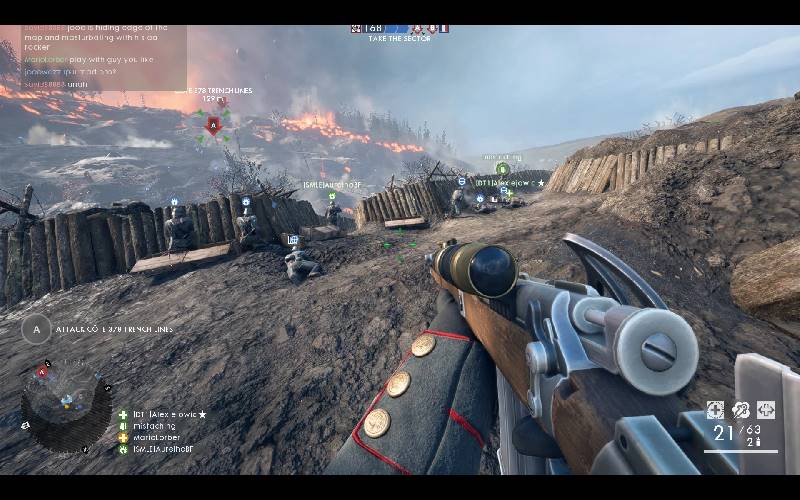800x500 pixels.
Task: Select squad leader Alex in squad list
Action: 162,414
